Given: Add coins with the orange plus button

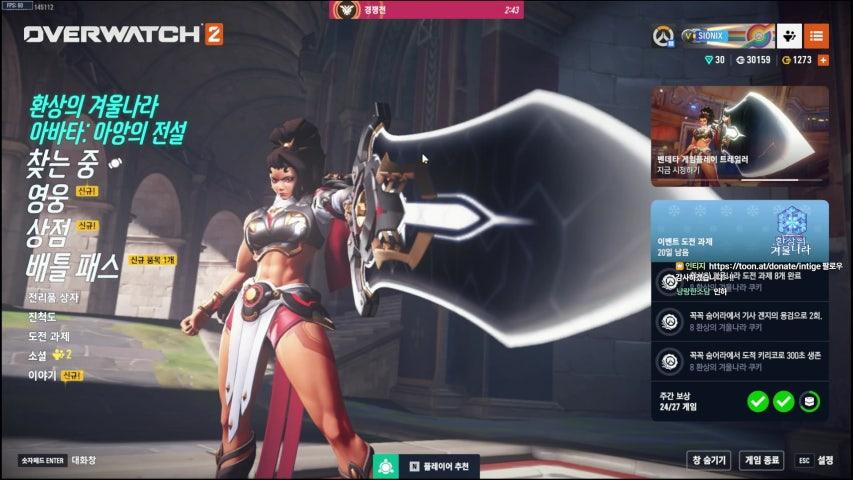Looking at the screenshot, I should point(823,60).
